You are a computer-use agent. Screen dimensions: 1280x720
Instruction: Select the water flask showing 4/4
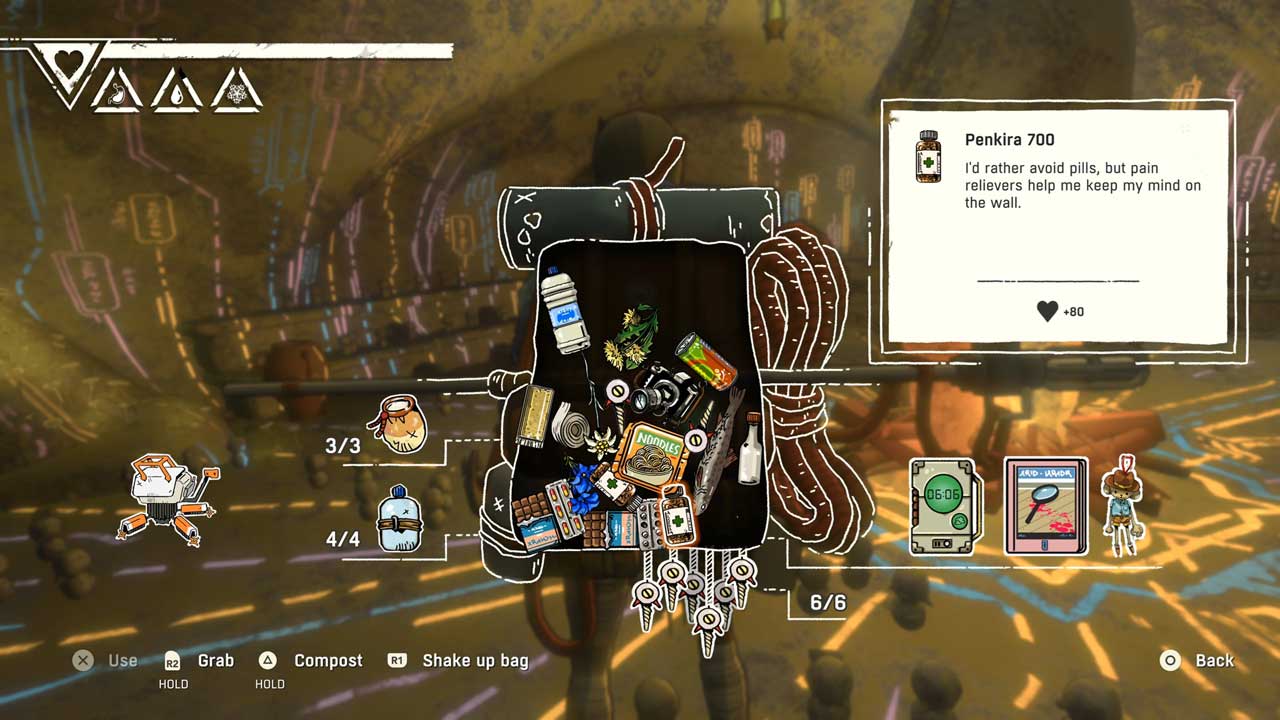(398, 521)
